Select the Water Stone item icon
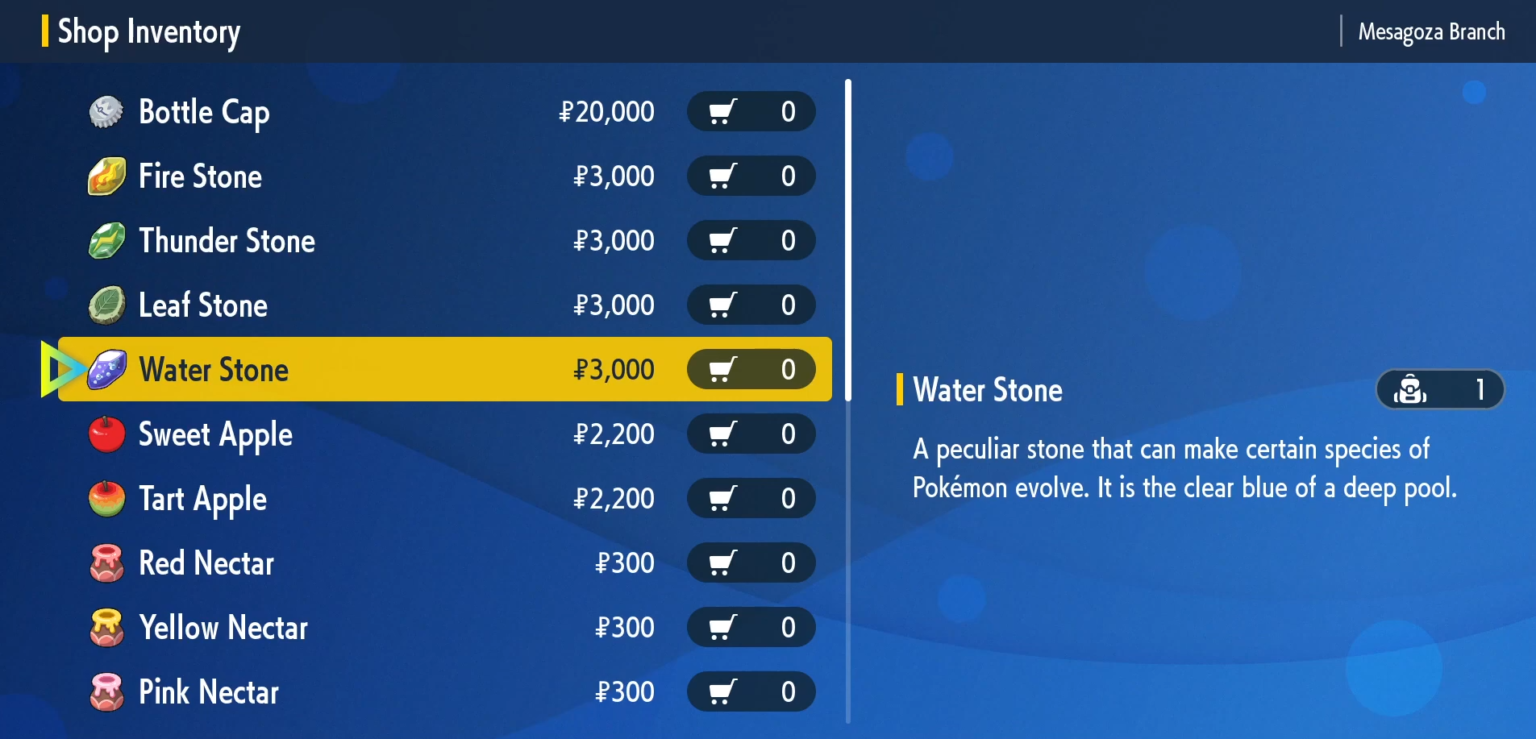Screen dimensions: 1536x739 click(x=106, y=369)
